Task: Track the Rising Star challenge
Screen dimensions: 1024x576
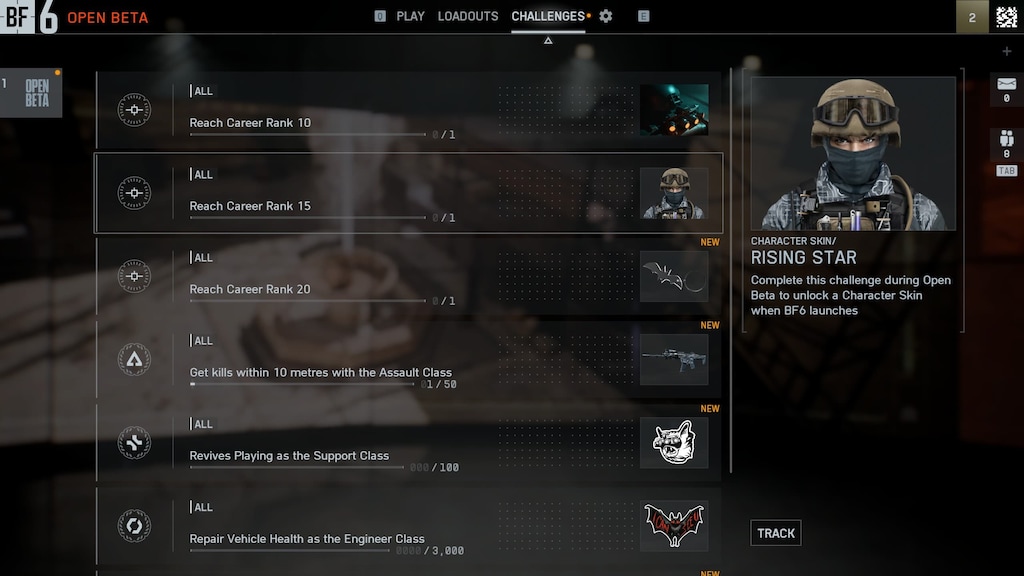Action: point(775,533)
